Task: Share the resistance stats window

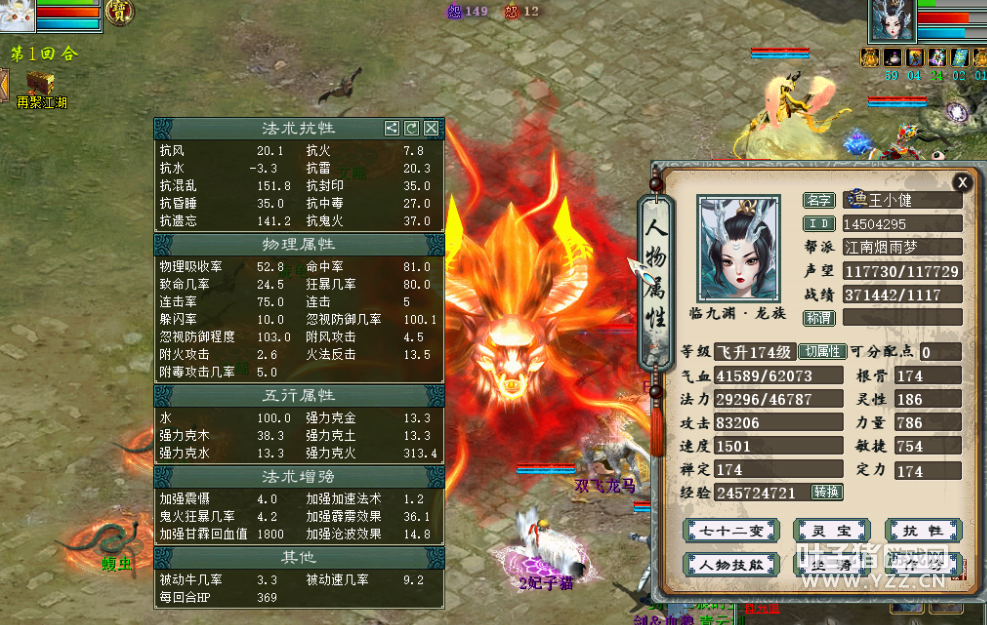Action: pyautogui.click(x=392, y=128)
